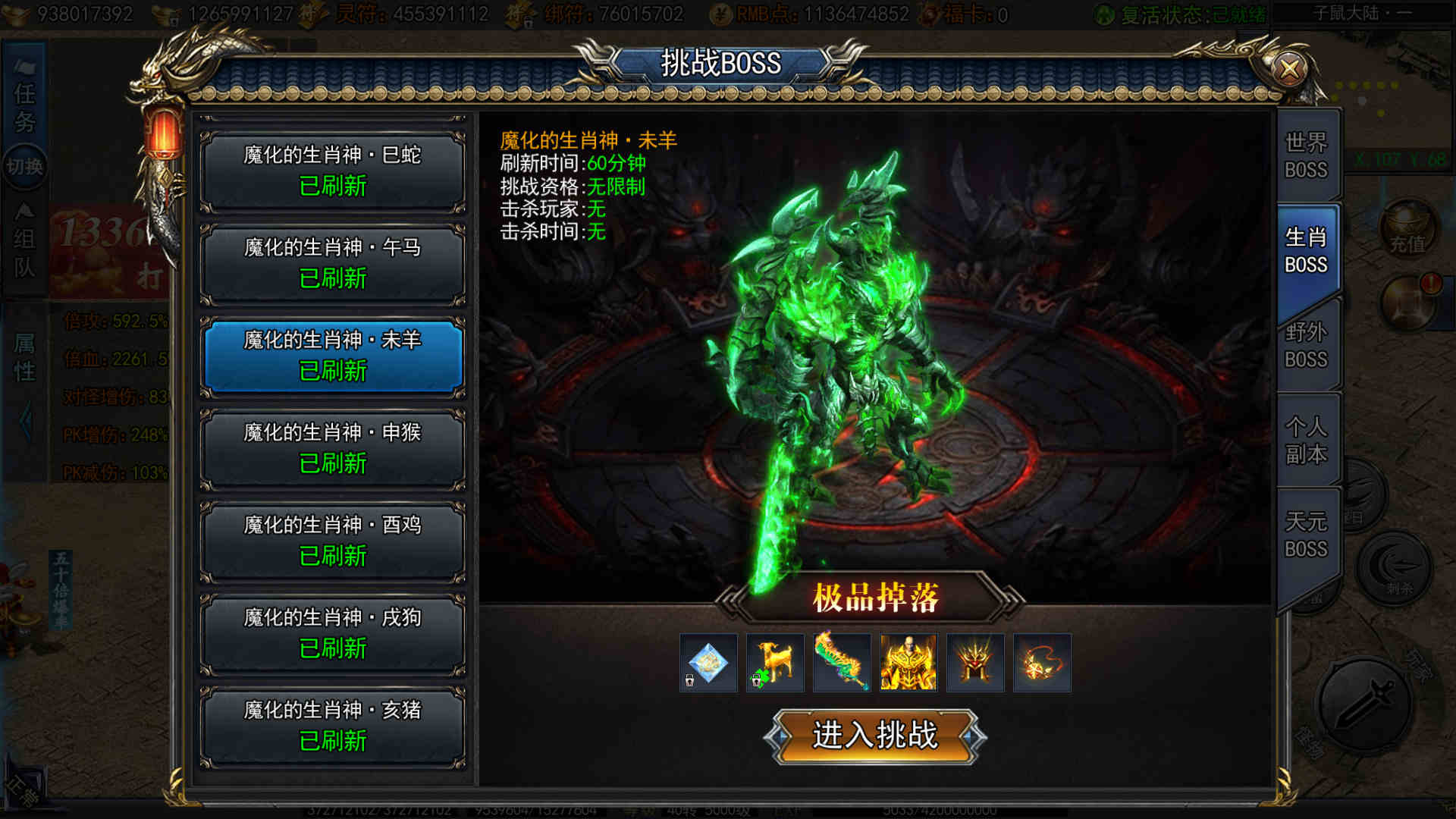
Task: Select 魔化的生肖神·酉鸡 boss entry
Action: [332, 541]
